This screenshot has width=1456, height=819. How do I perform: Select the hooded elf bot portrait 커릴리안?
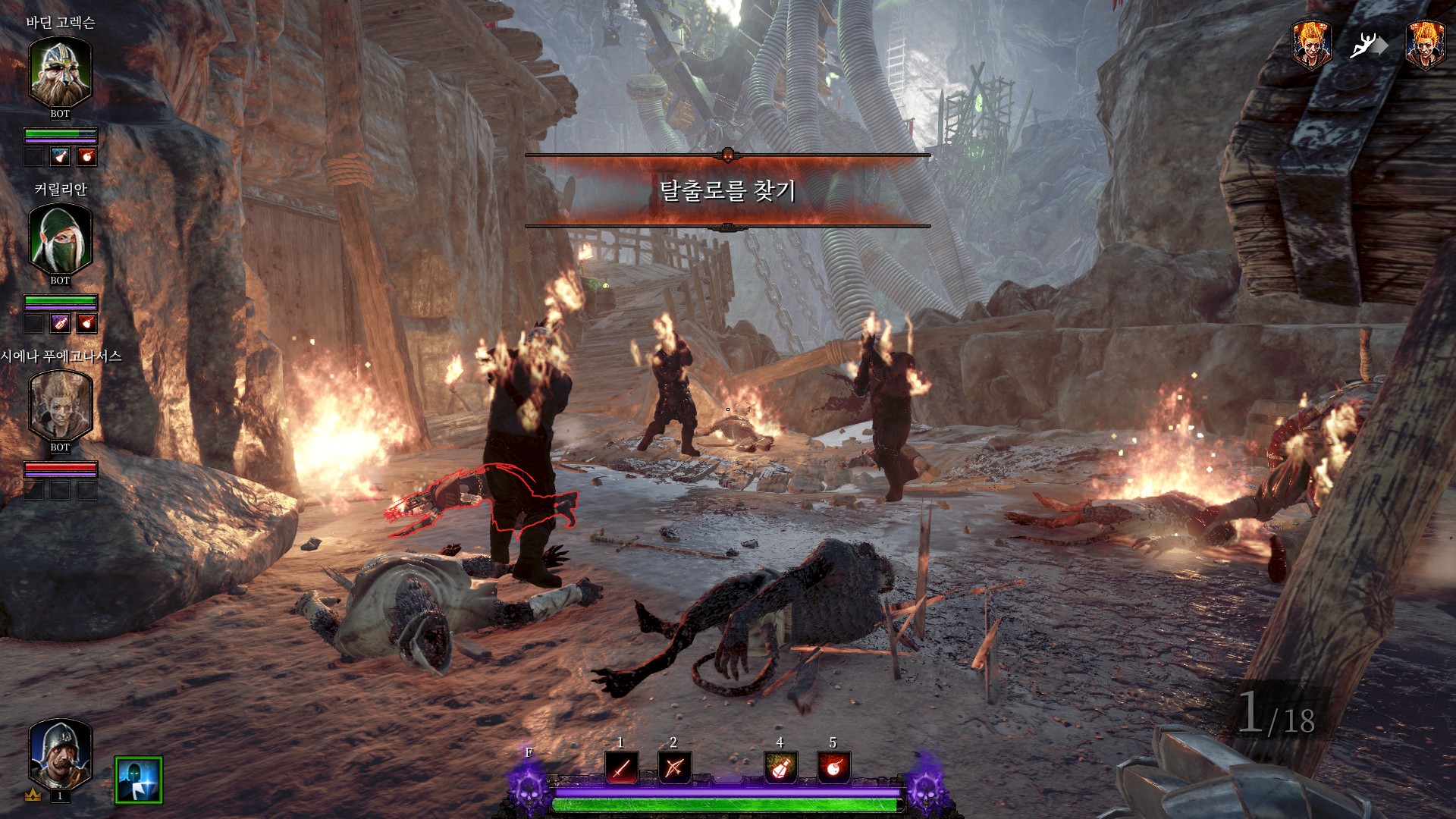tap(60, 239)
